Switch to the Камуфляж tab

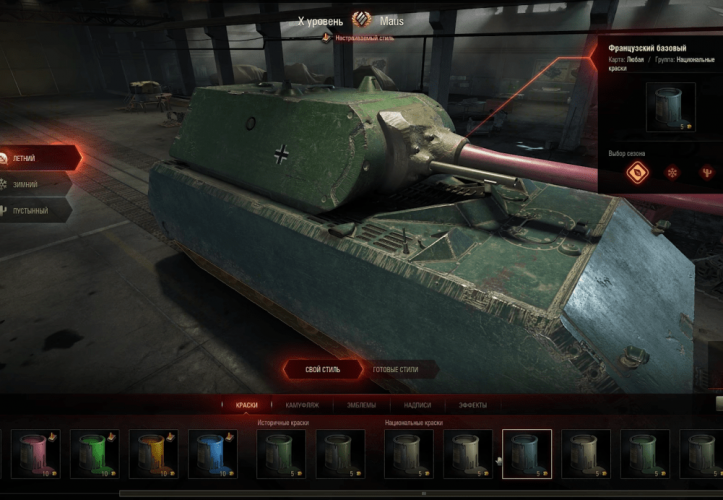(303, 405)
